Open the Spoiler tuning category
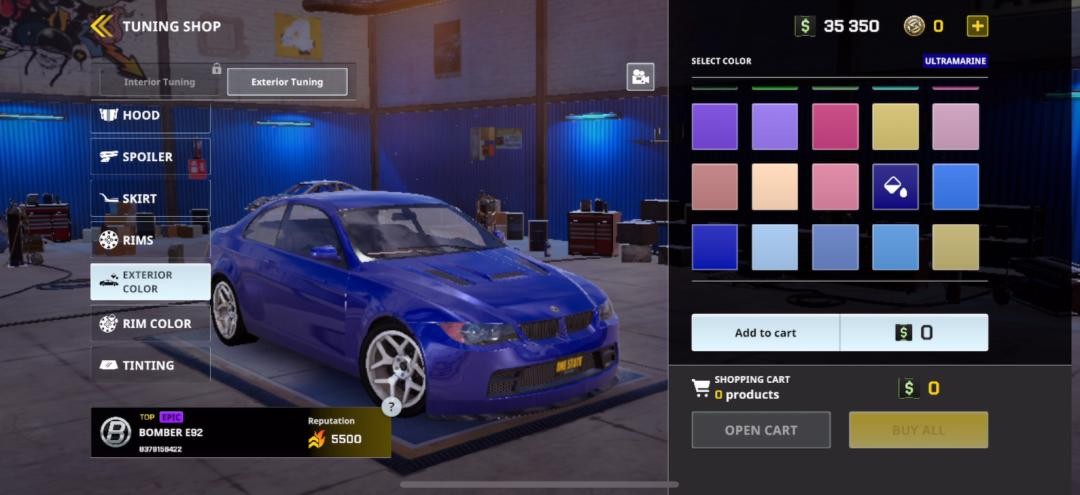Screen dimensions: 1080x495 [150, 157]
